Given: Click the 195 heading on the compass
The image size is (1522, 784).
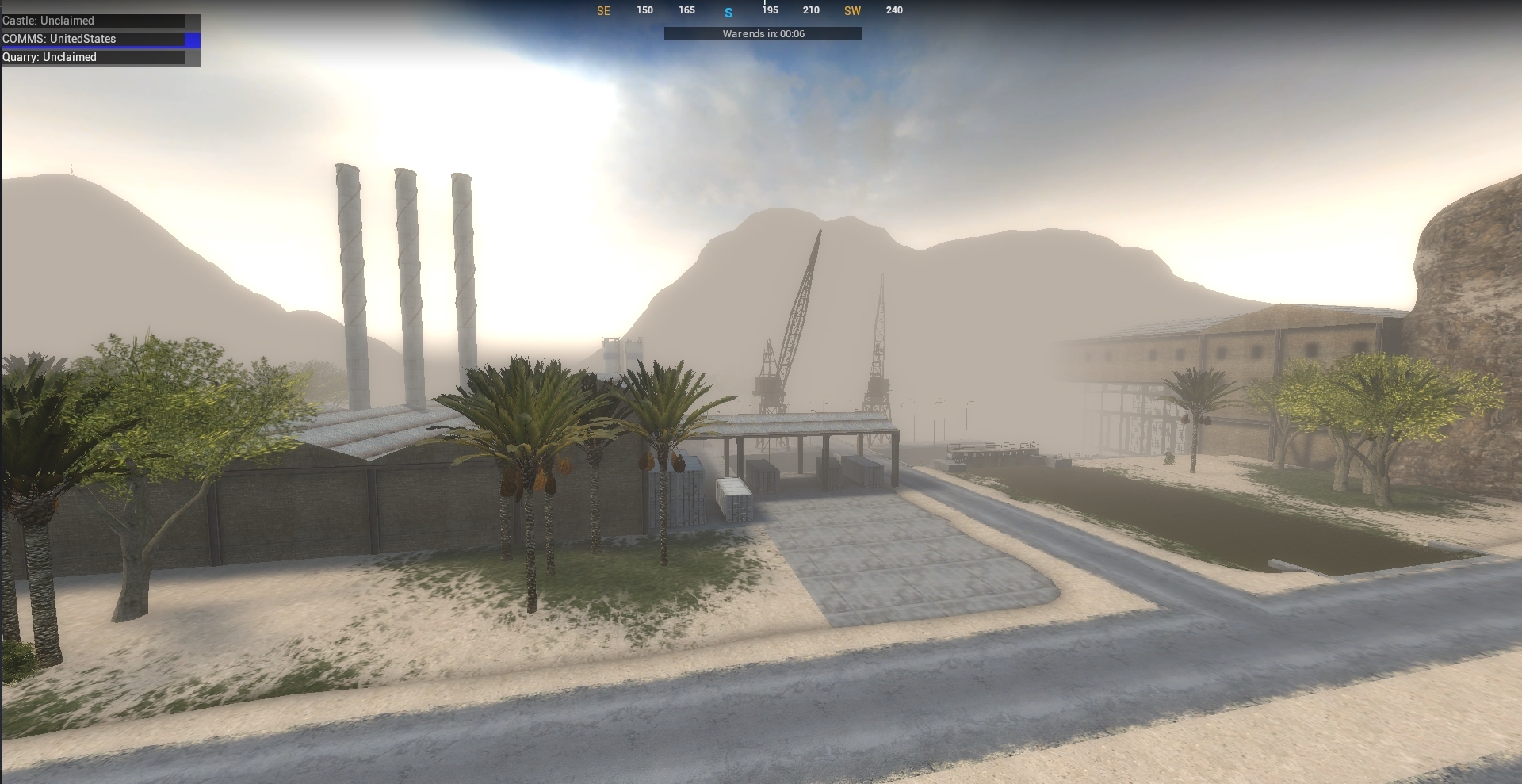Looking at the screenshot, I should 769,10.
